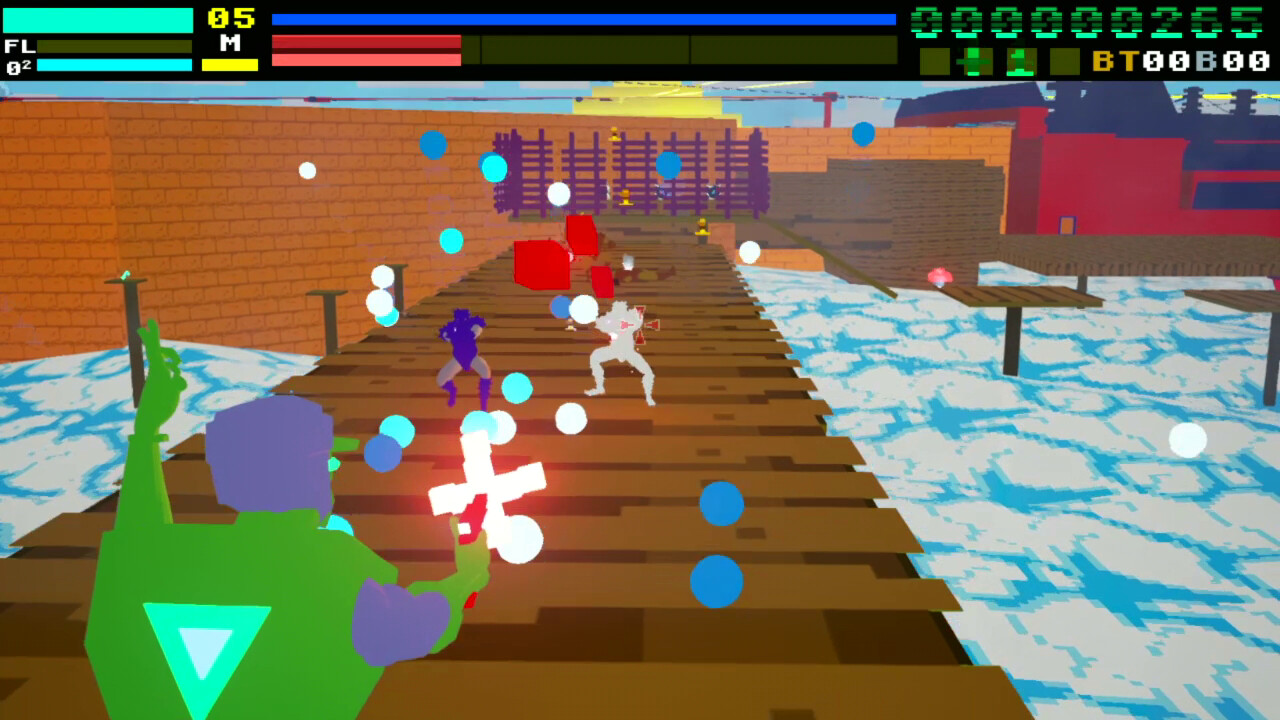Click the glowing mushroom on the right dock
The height and width of the screenshot is (720, 1280).
click(x=941, y=273)
